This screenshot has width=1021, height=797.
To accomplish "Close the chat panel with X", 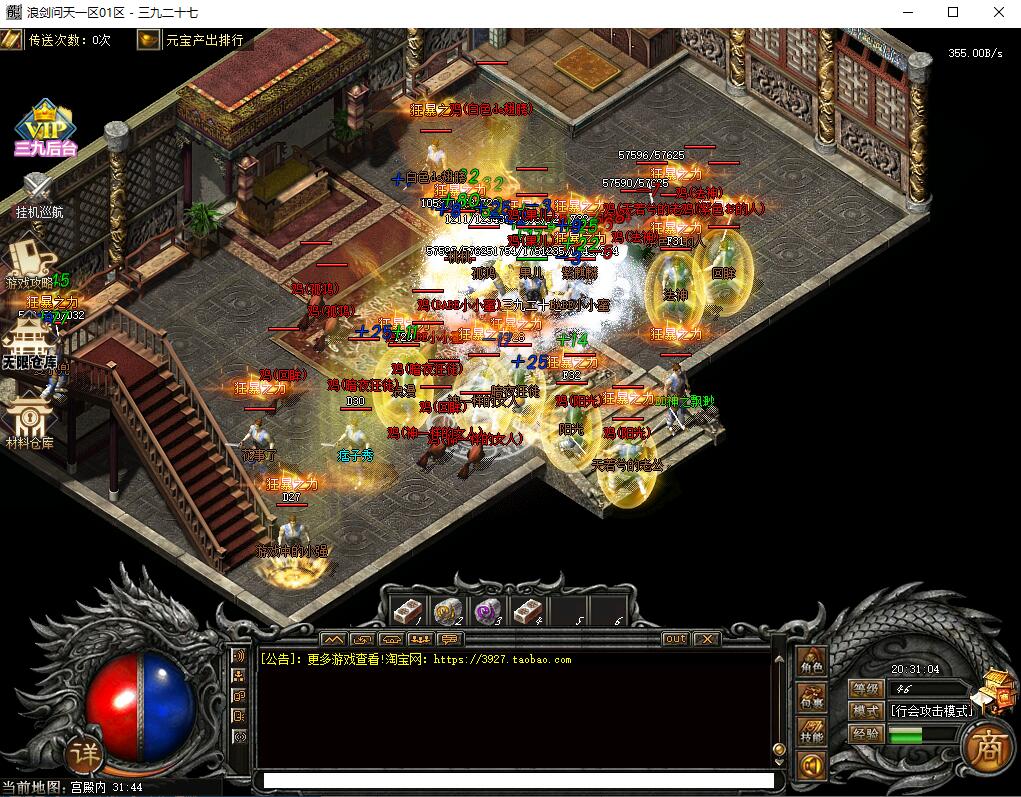I will tap(706, 639).
